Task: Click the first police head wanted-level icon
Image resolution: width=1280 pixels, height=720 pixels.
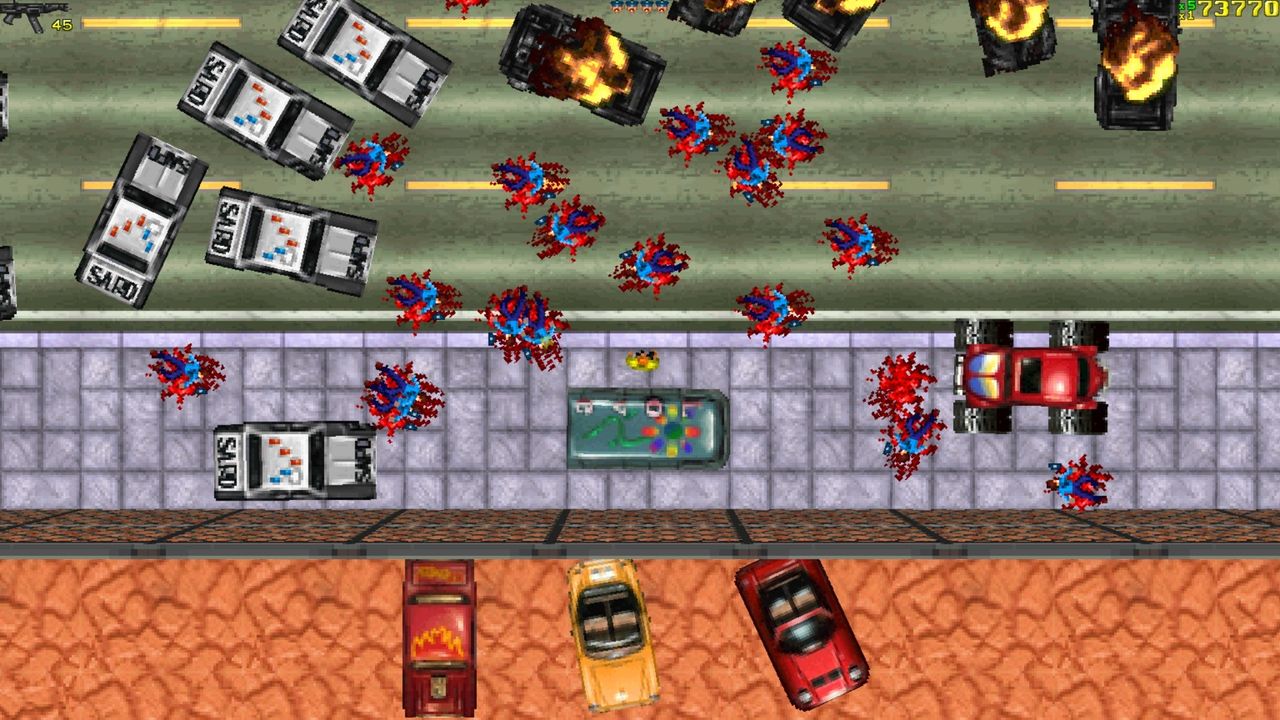Action: (616, 6)
